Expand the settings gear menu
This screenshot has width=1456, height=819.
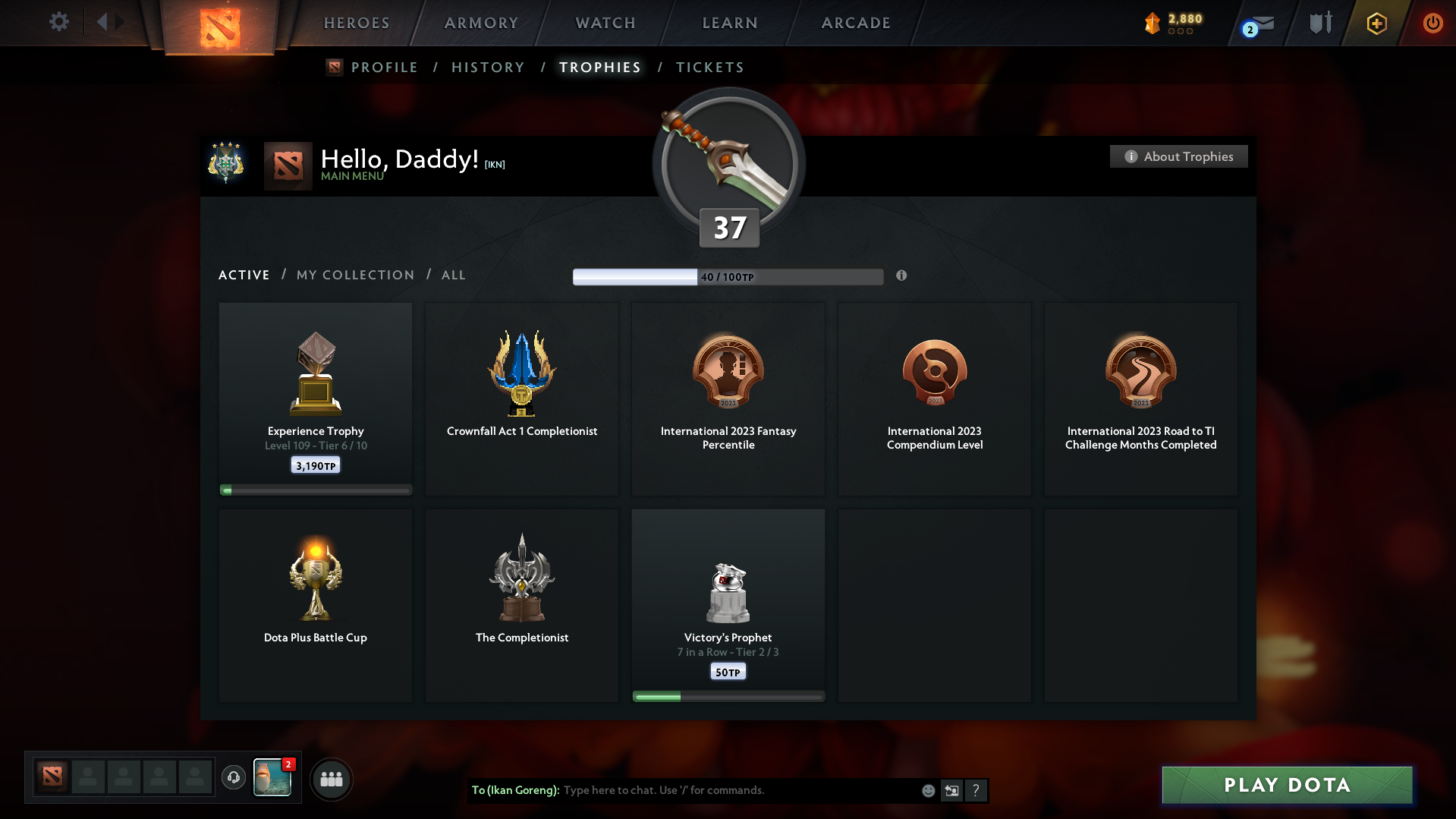(x=58, y=22)
